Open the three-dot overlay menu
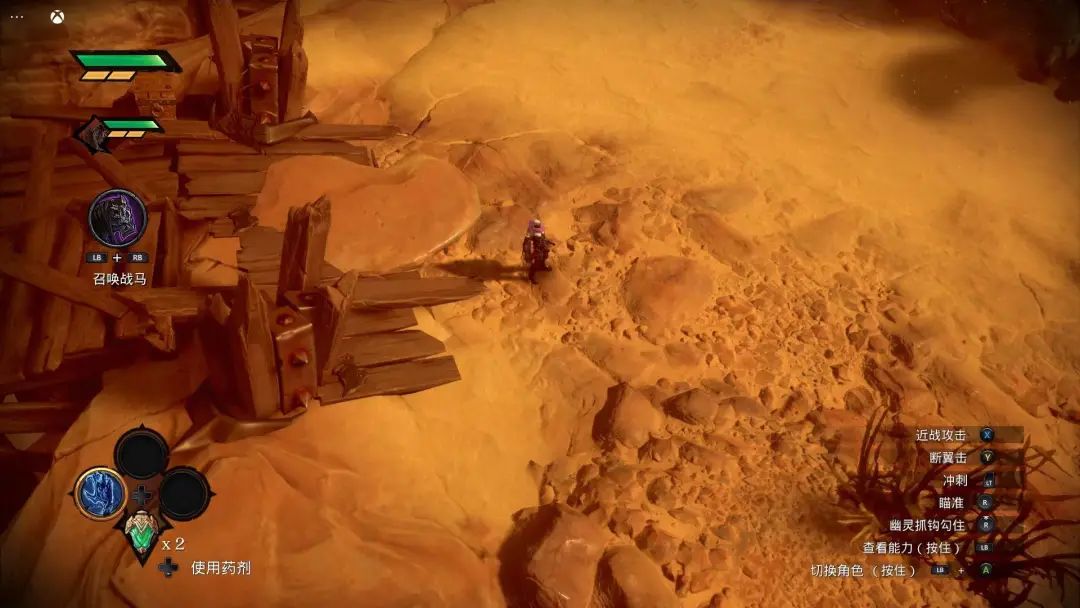Viewport: 1080px width, 608px height. tap(17, 18)
